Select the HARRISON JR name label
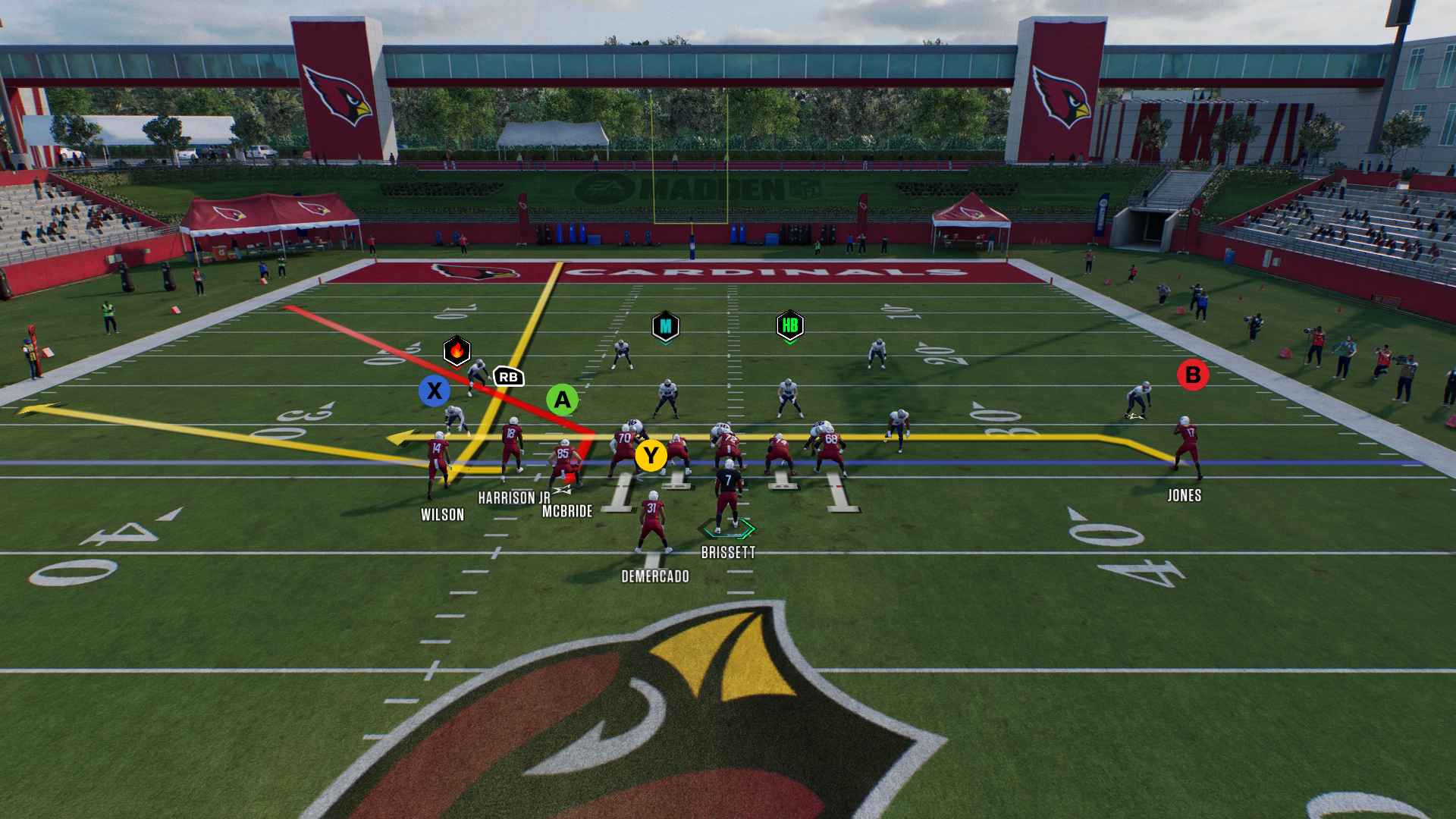 pyautogui.click(x=514, y=497)
